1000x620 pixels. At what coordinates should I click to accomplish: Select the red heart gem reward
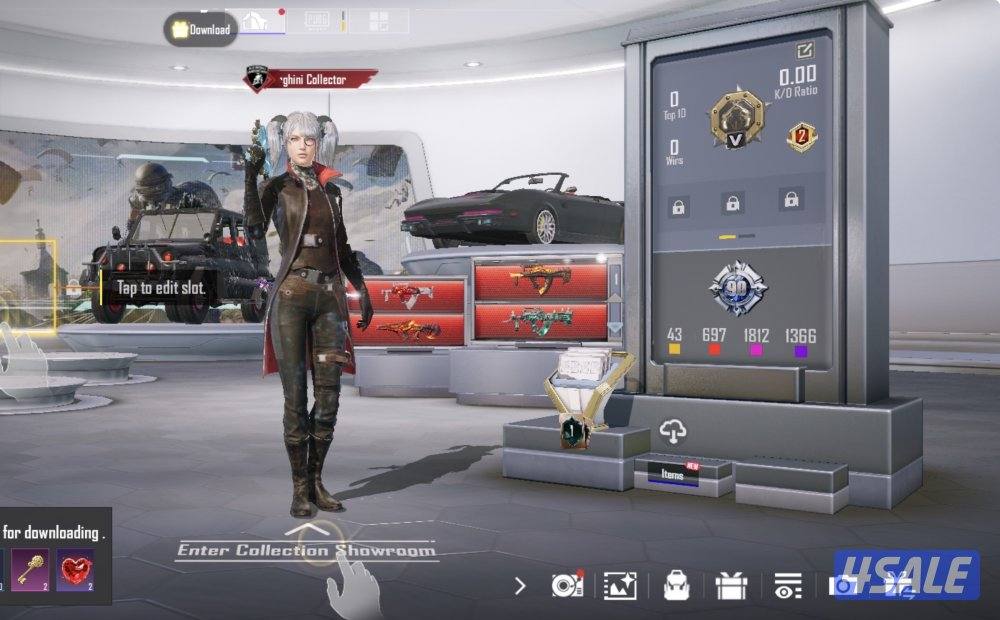point(75,569)
